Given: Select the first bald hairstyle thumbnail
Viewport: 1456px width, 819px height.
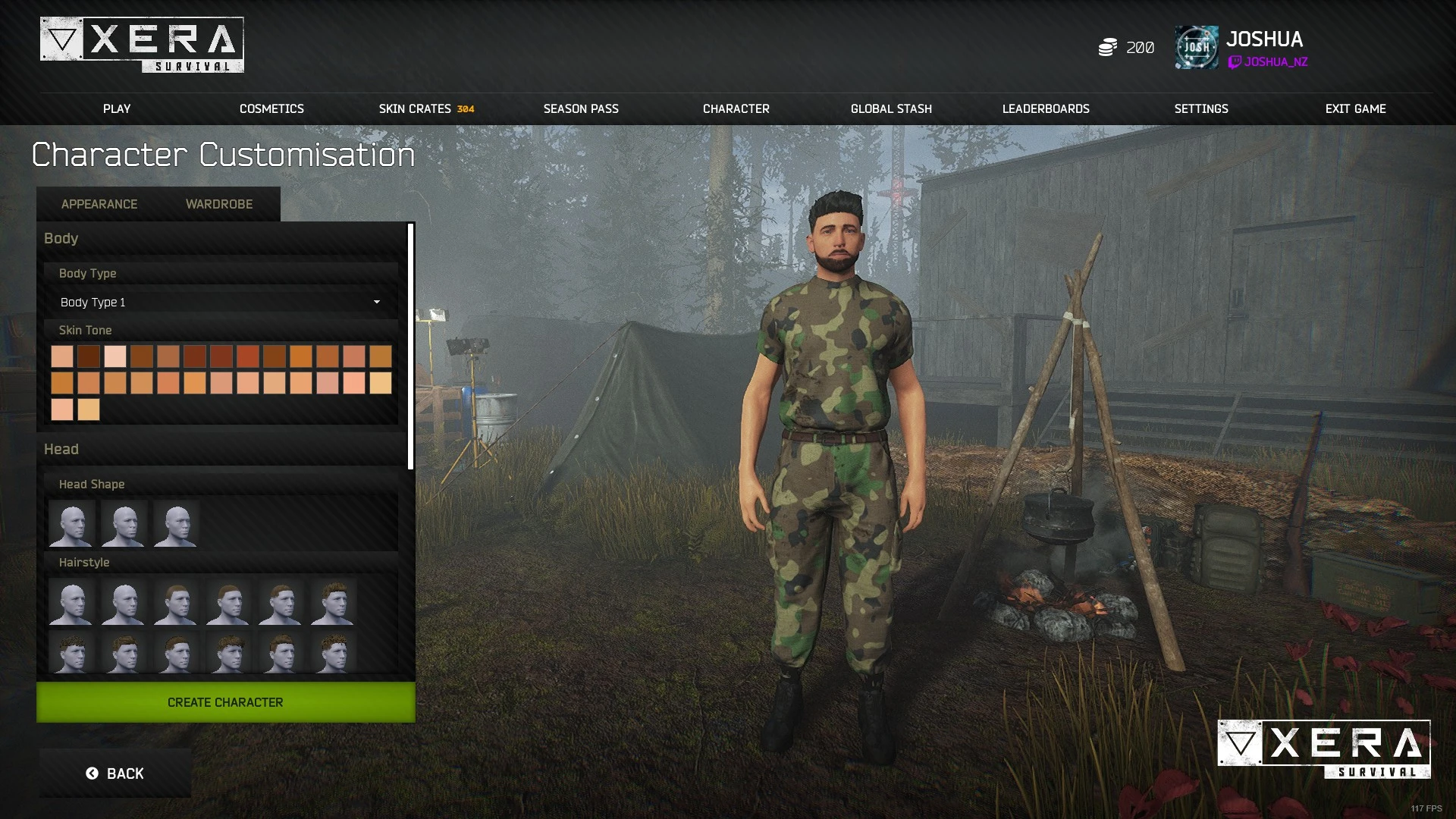Looking at the screenshot, I should (71, 602).
